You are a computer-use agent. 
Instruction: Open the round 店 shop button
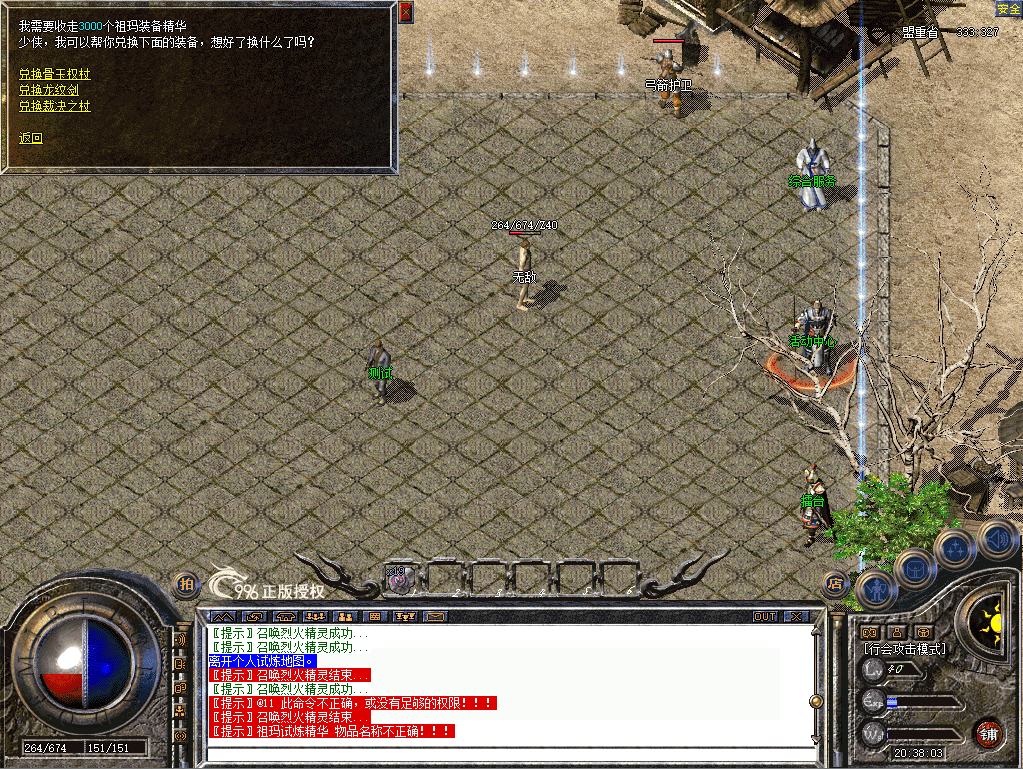point(836,583)
